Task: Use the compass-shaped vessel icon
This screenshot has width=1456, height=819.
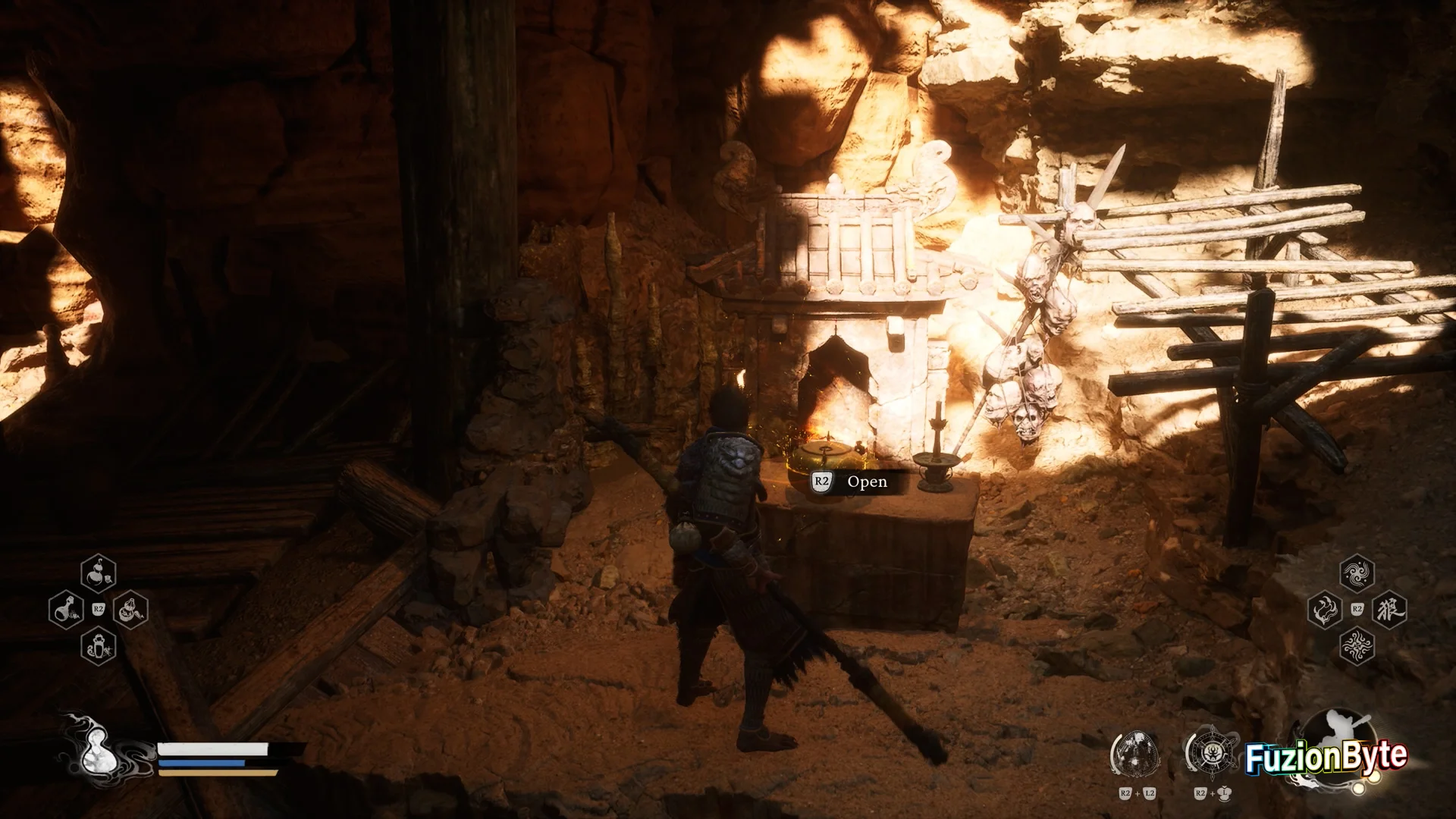Action: pyautogui.click(x=1210, y=755)
